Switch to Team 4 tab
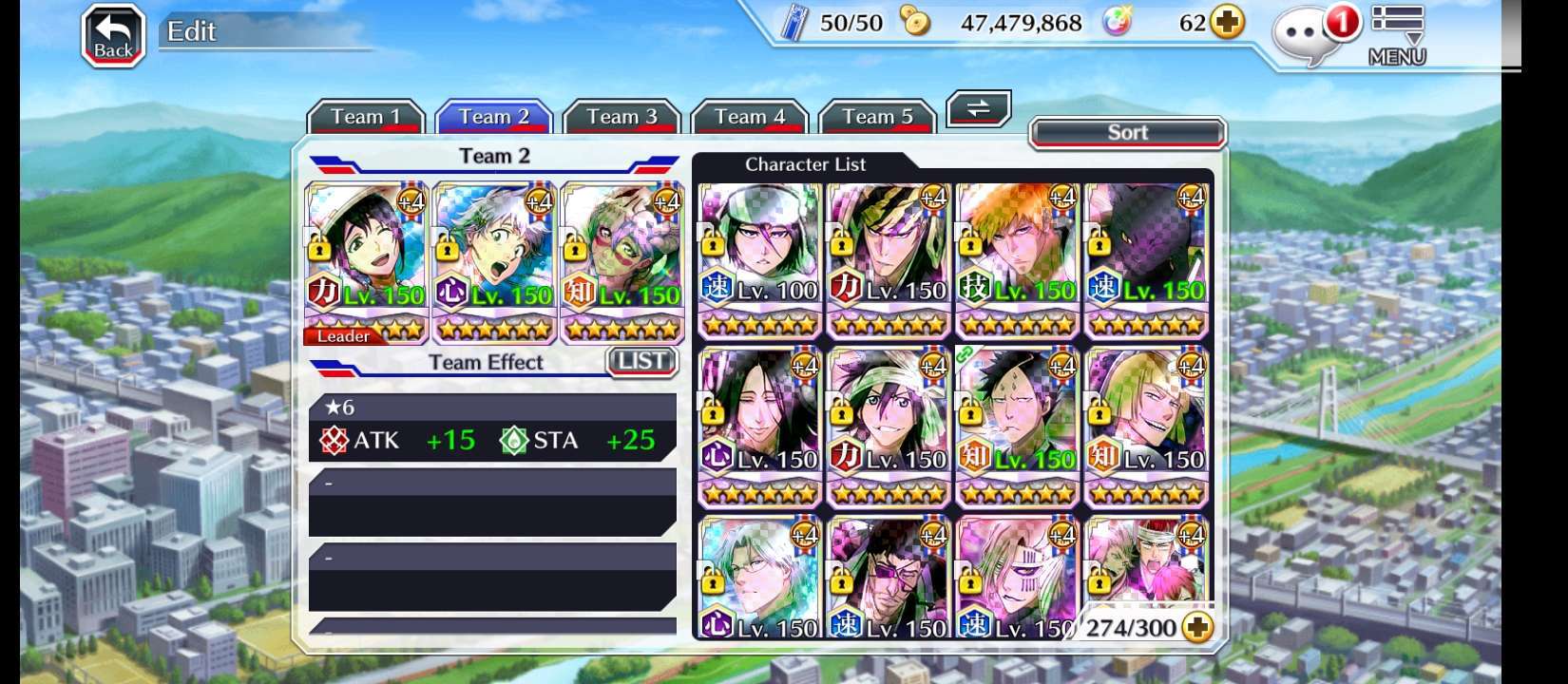 coord(749,117)
